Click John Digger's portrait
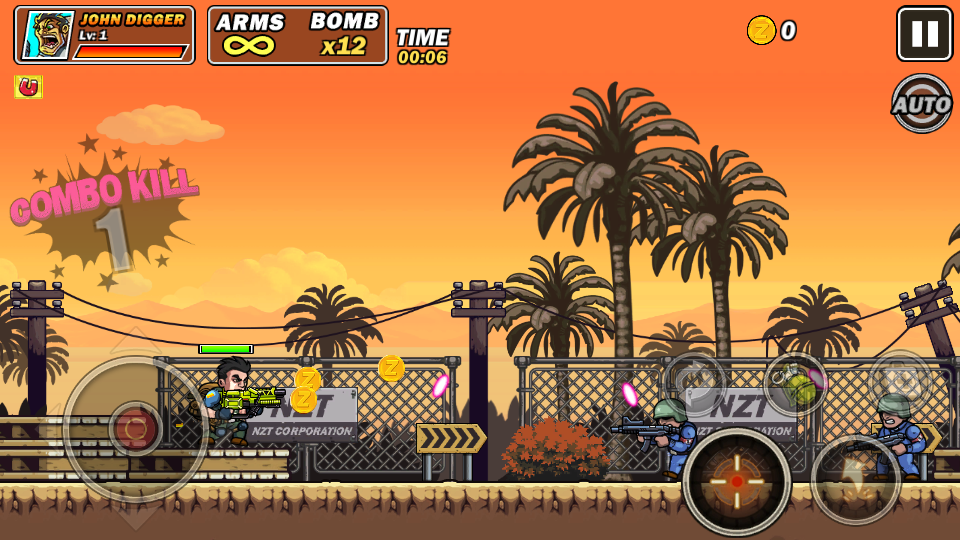Image resolution: width=960 pixels, height=540 pixels. click(x=47, y=36)
